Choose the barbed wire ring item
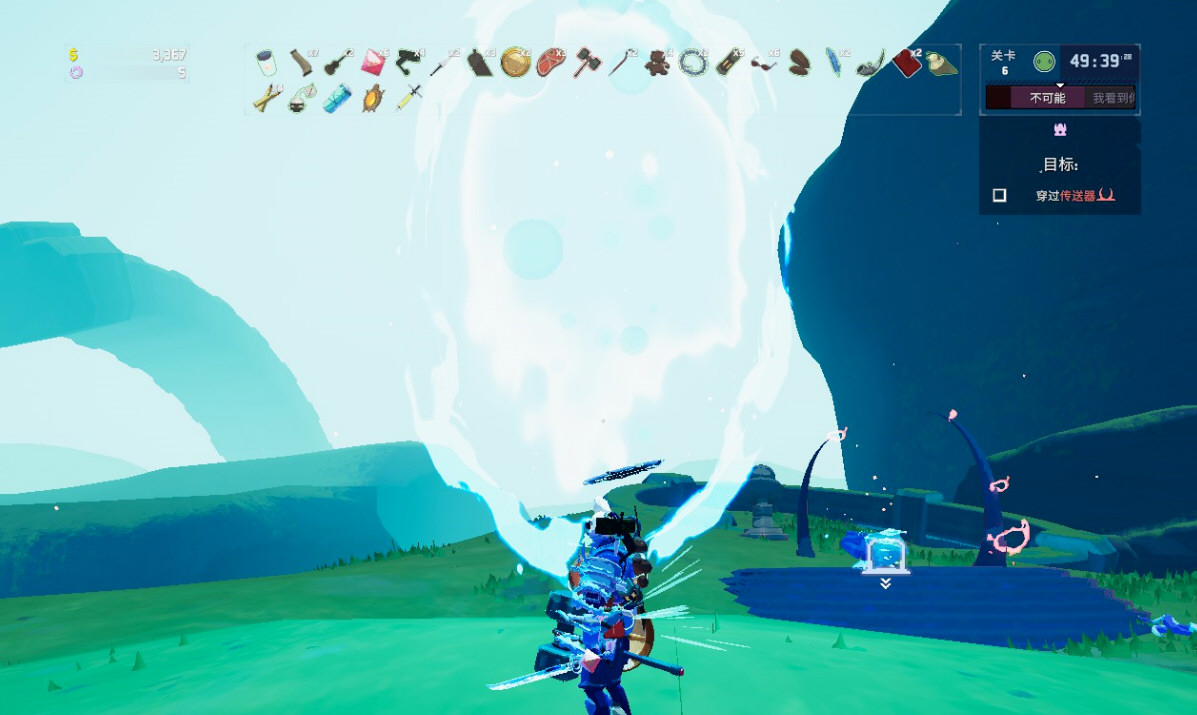 [x=692, y=63]
